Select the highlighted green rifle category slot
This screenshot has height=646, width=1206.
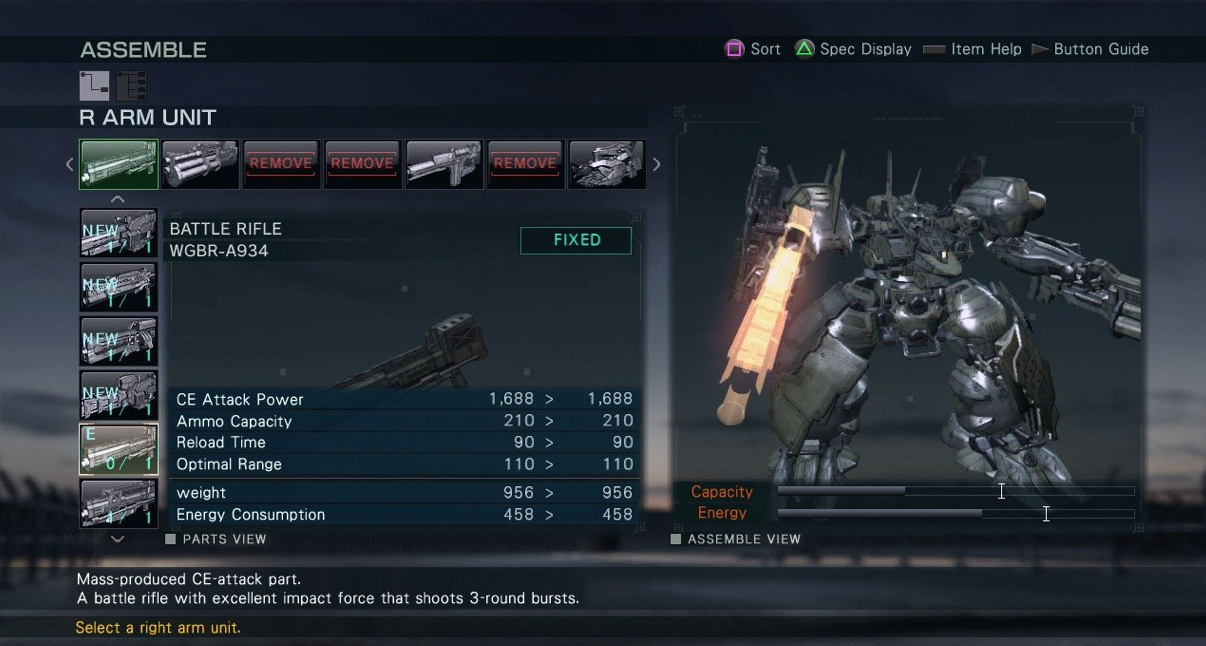pos(119,164)
